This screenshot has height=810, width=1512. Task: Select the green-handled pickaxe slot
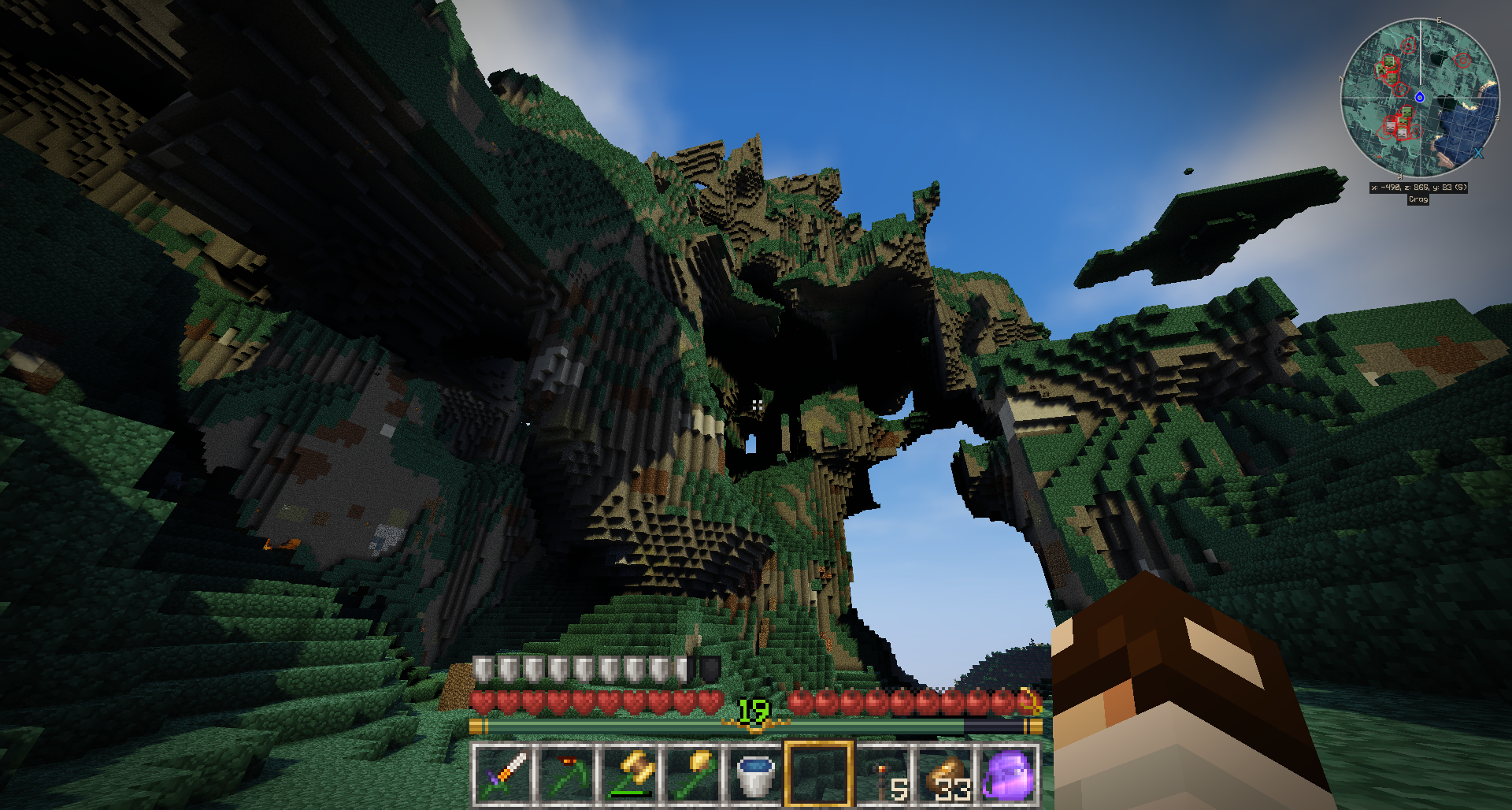click(x=567, y=775)
